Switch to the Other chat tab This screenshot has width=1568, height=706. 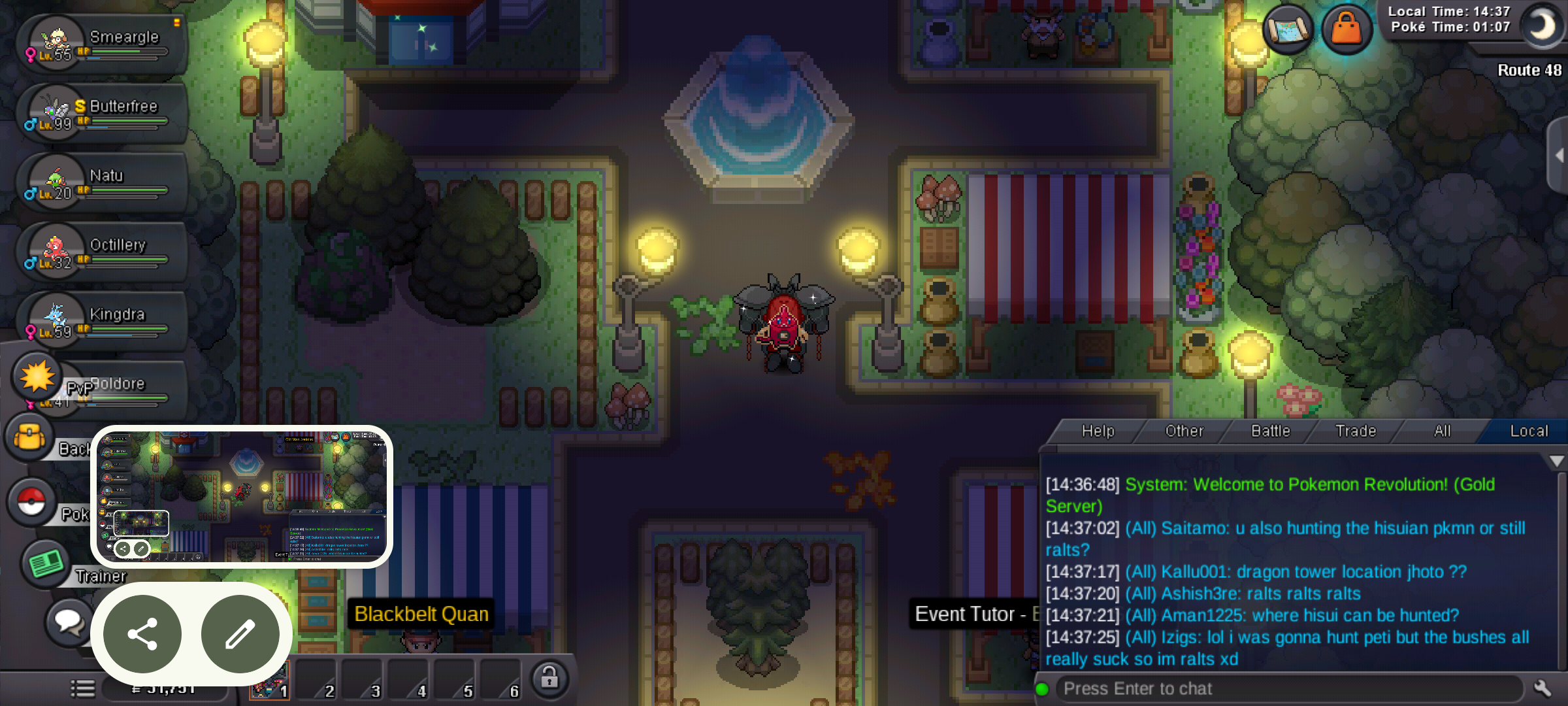[x=1184, y=431]
